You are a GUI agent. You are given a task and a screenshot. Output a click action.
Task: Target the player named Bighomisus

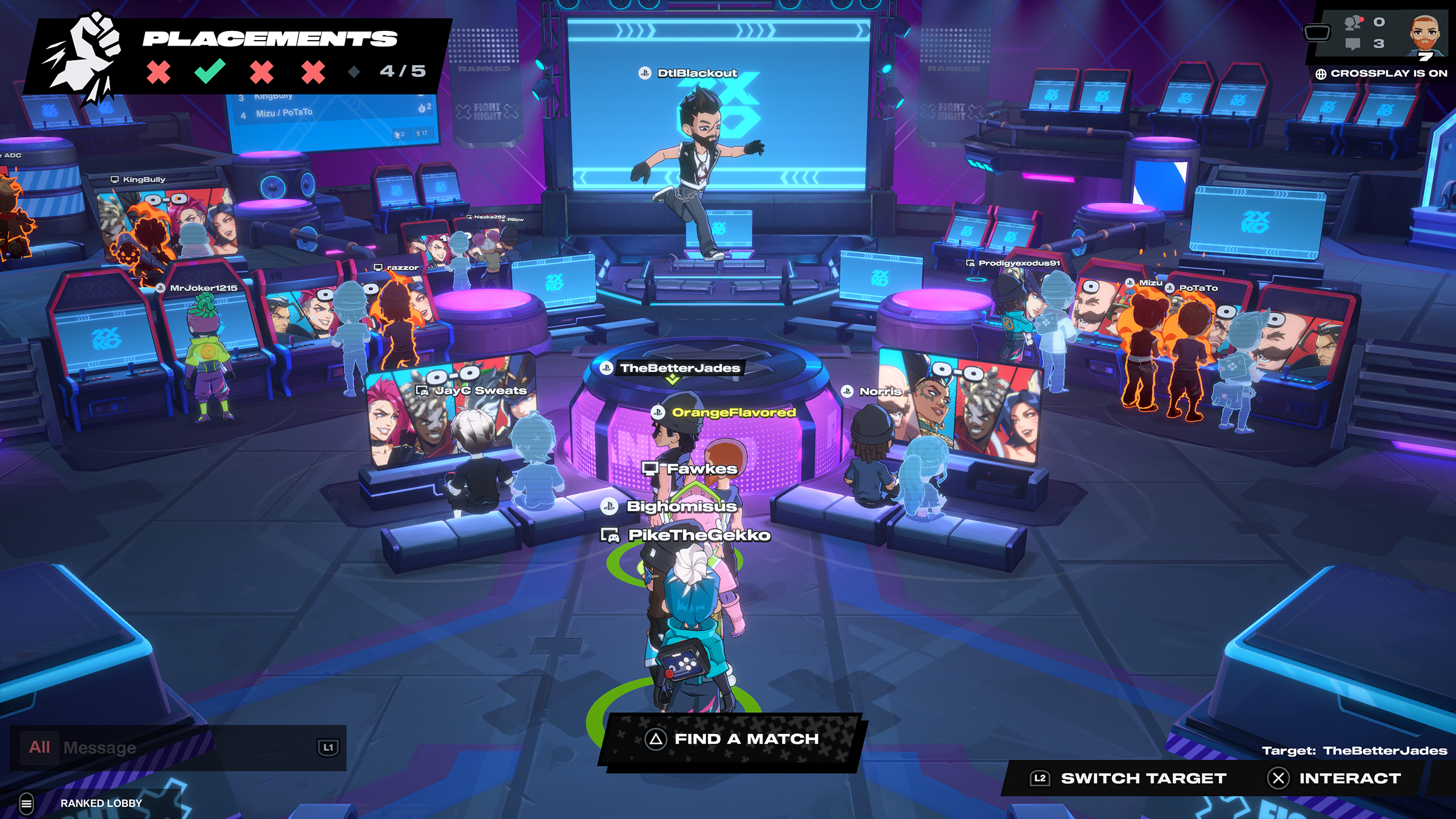[x=681, y=506]
